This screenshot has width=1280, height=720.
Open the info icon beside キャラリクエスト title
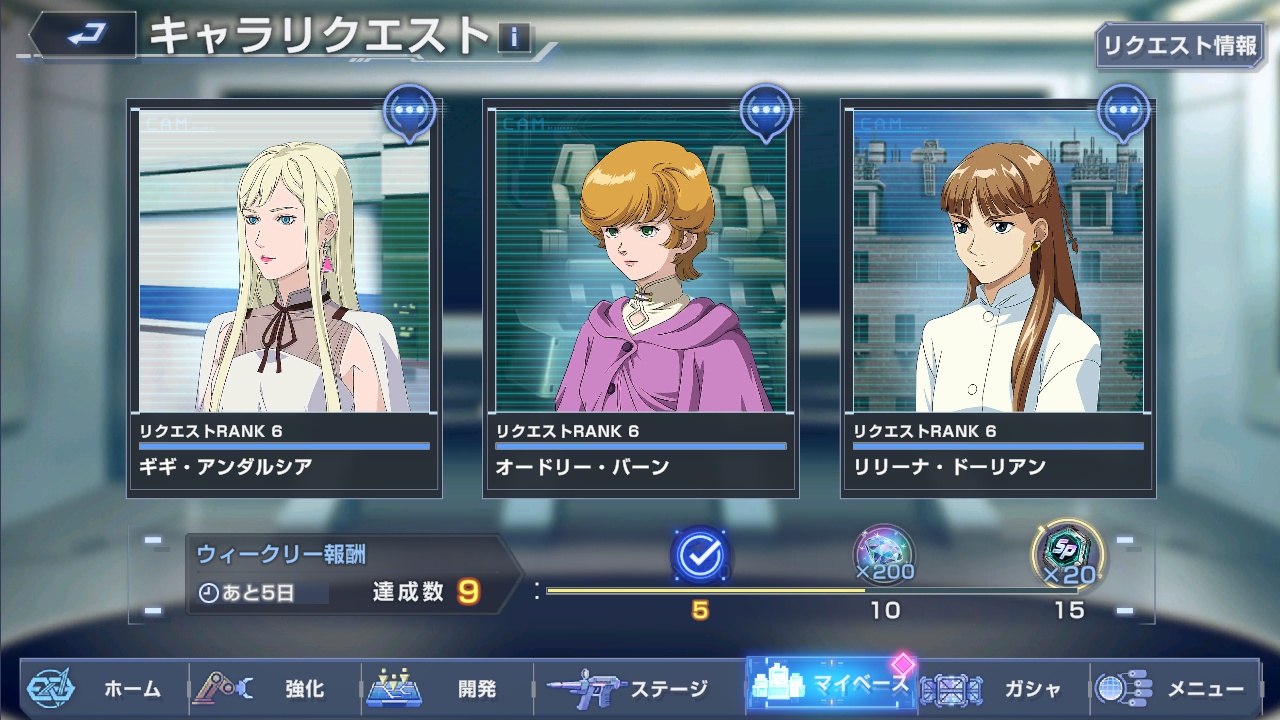(514, 38)
